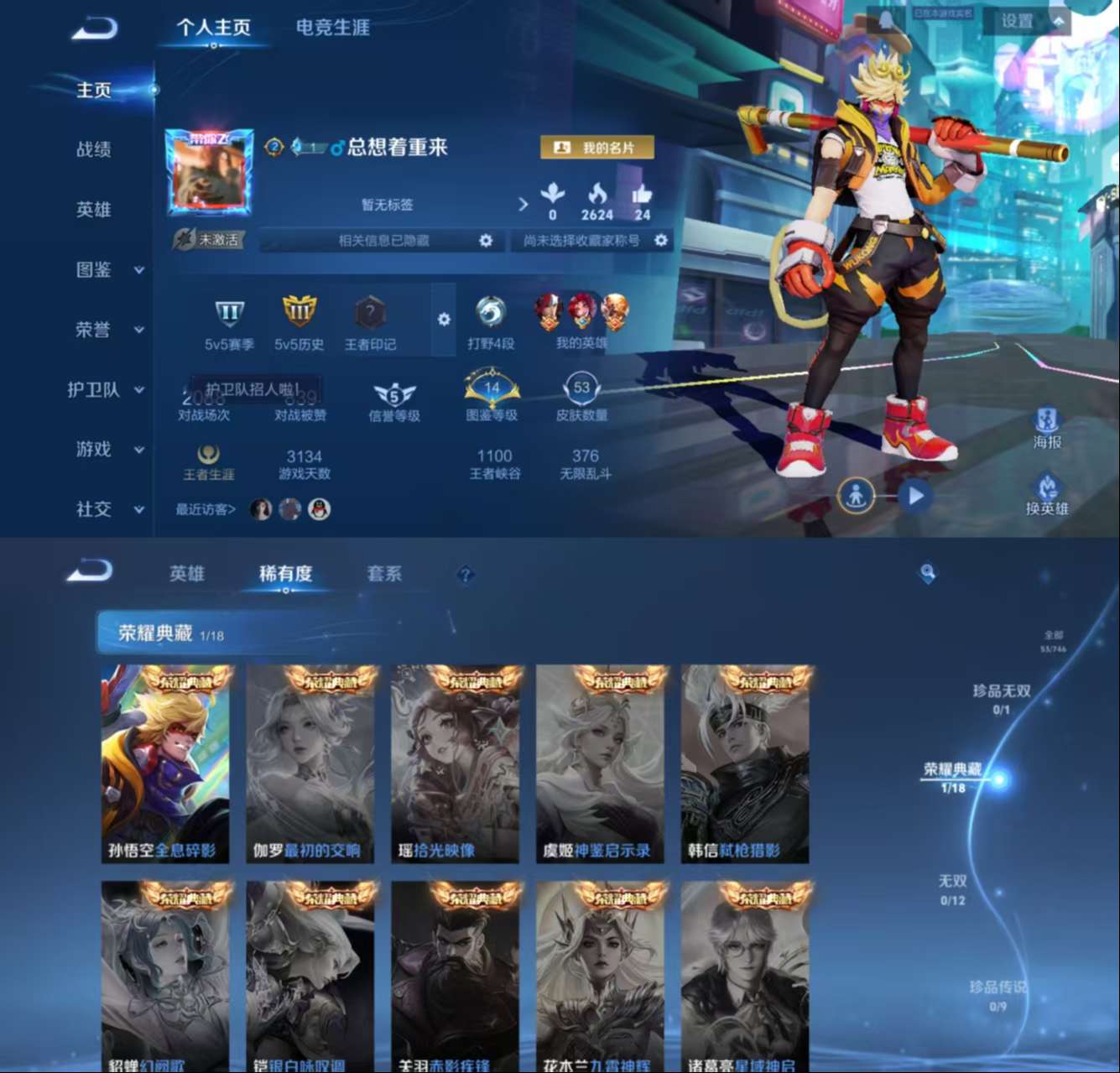Expand the 社交 sidebar menu

92,510
